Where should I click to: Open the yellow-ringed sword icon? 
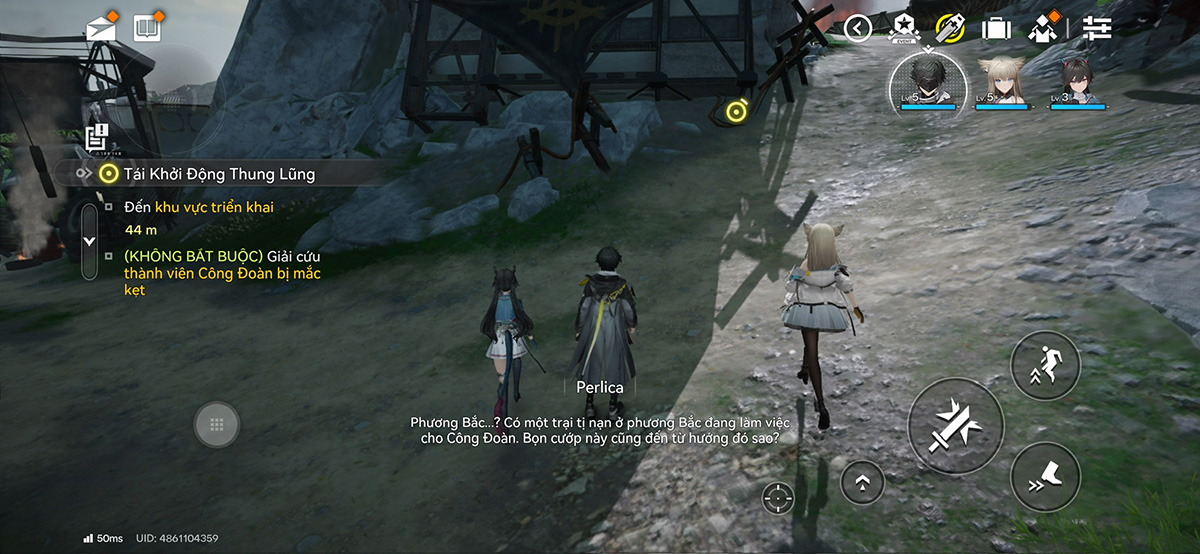tap(950, 28)
